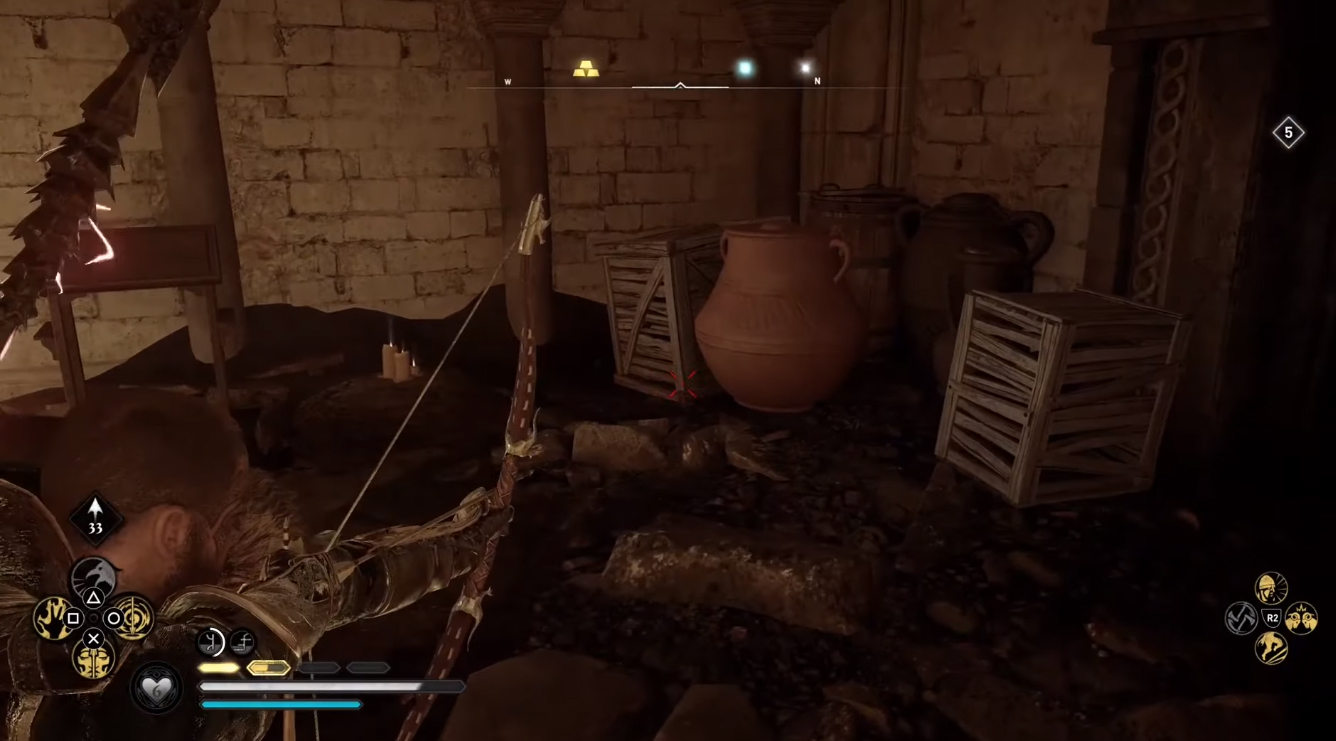This screenshot has width=1336, height=741.
Task: Click the white glowing compass marker
Action: tap(805, 68)
